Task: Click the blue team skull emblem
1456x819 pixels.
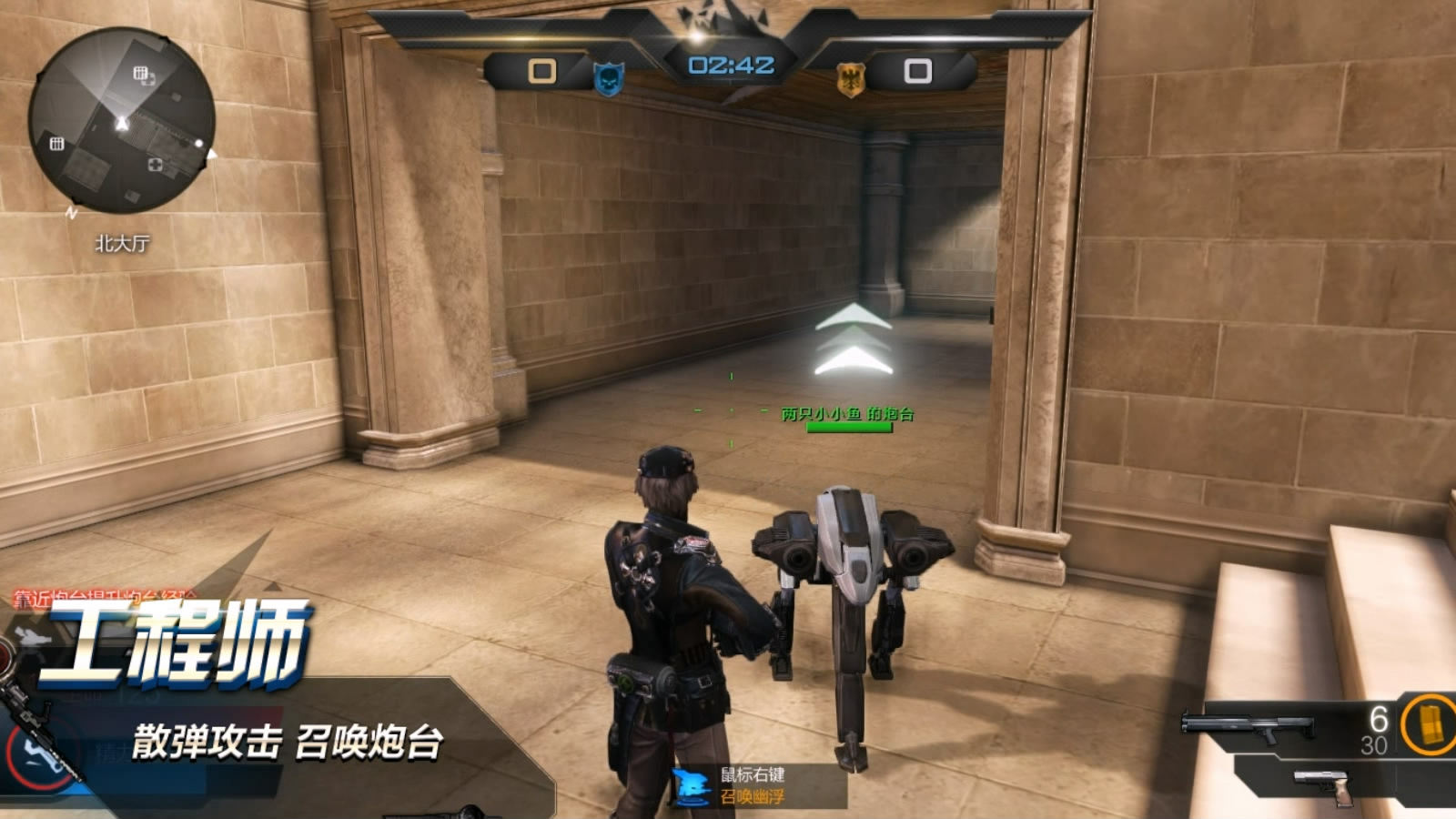Action: click(x=608, y=78)
